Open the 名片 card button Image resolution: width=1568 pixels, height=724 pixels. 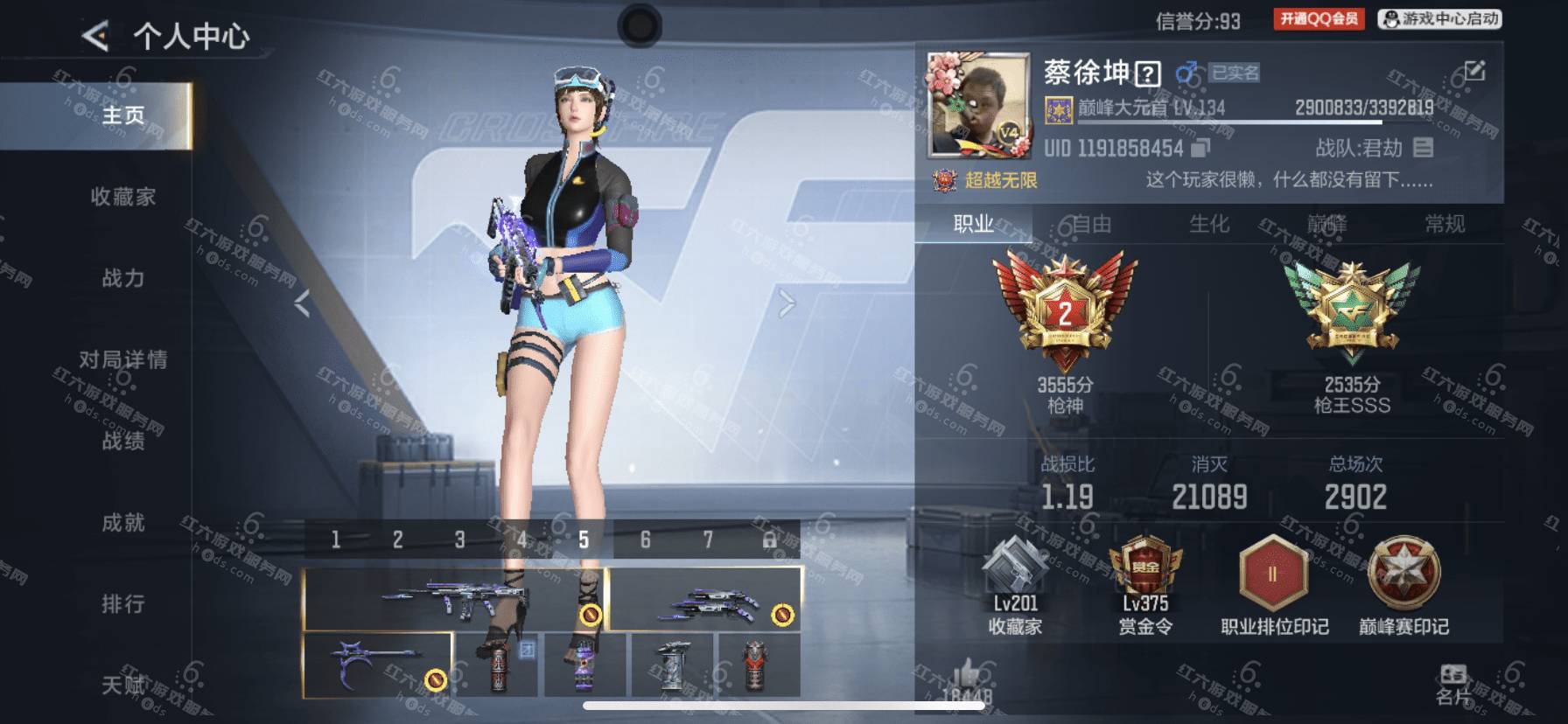(x=1452, y=684)
